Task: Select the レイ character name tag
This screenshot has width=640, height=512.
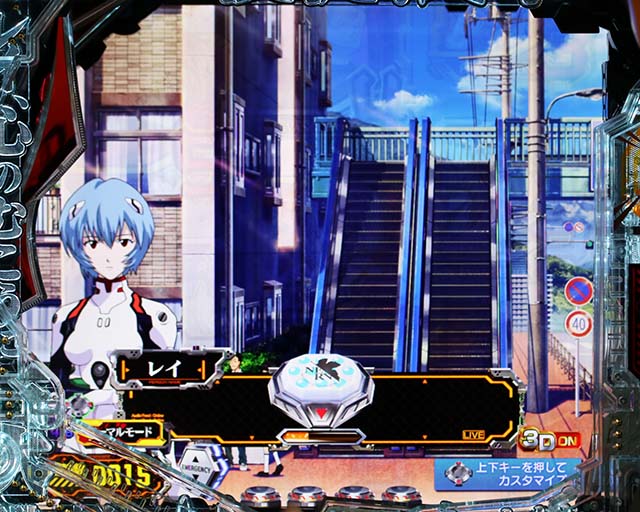Action: [166, 370]
